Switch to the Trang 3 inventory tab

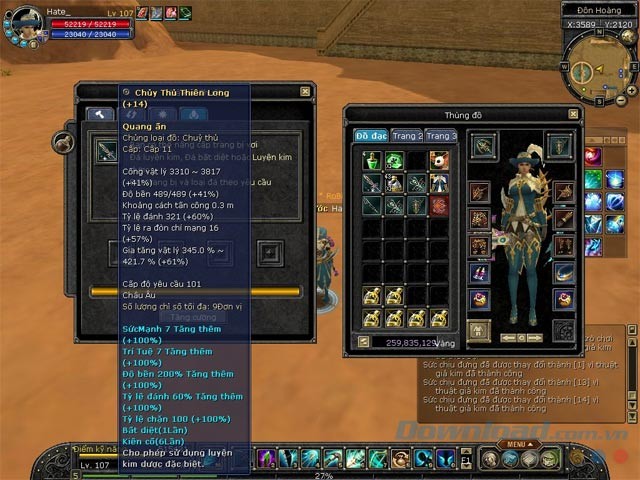click(x=441, y=136)
